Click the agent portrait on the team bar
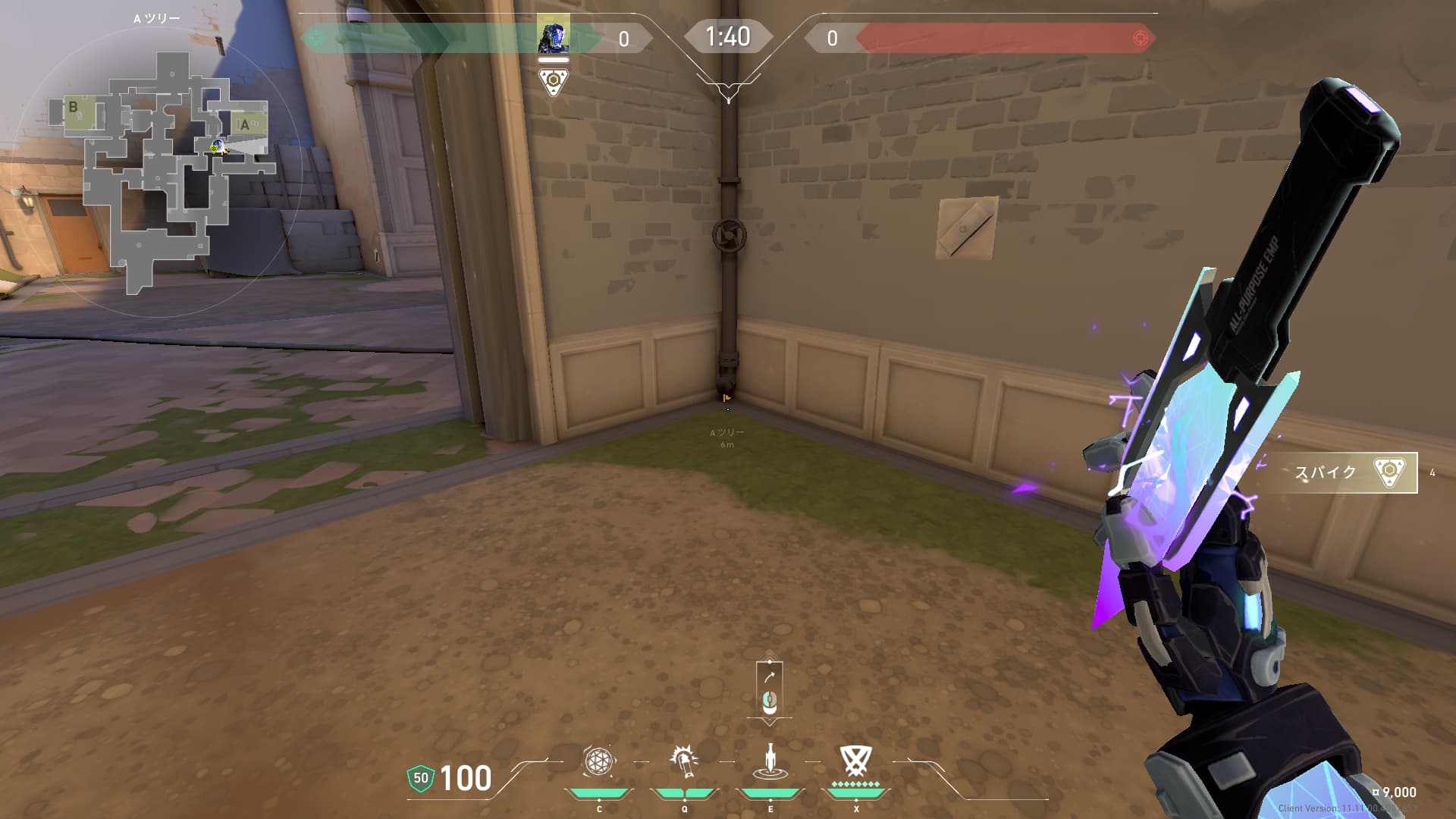Screen dimensions: 1456x819 click(554, 36)
